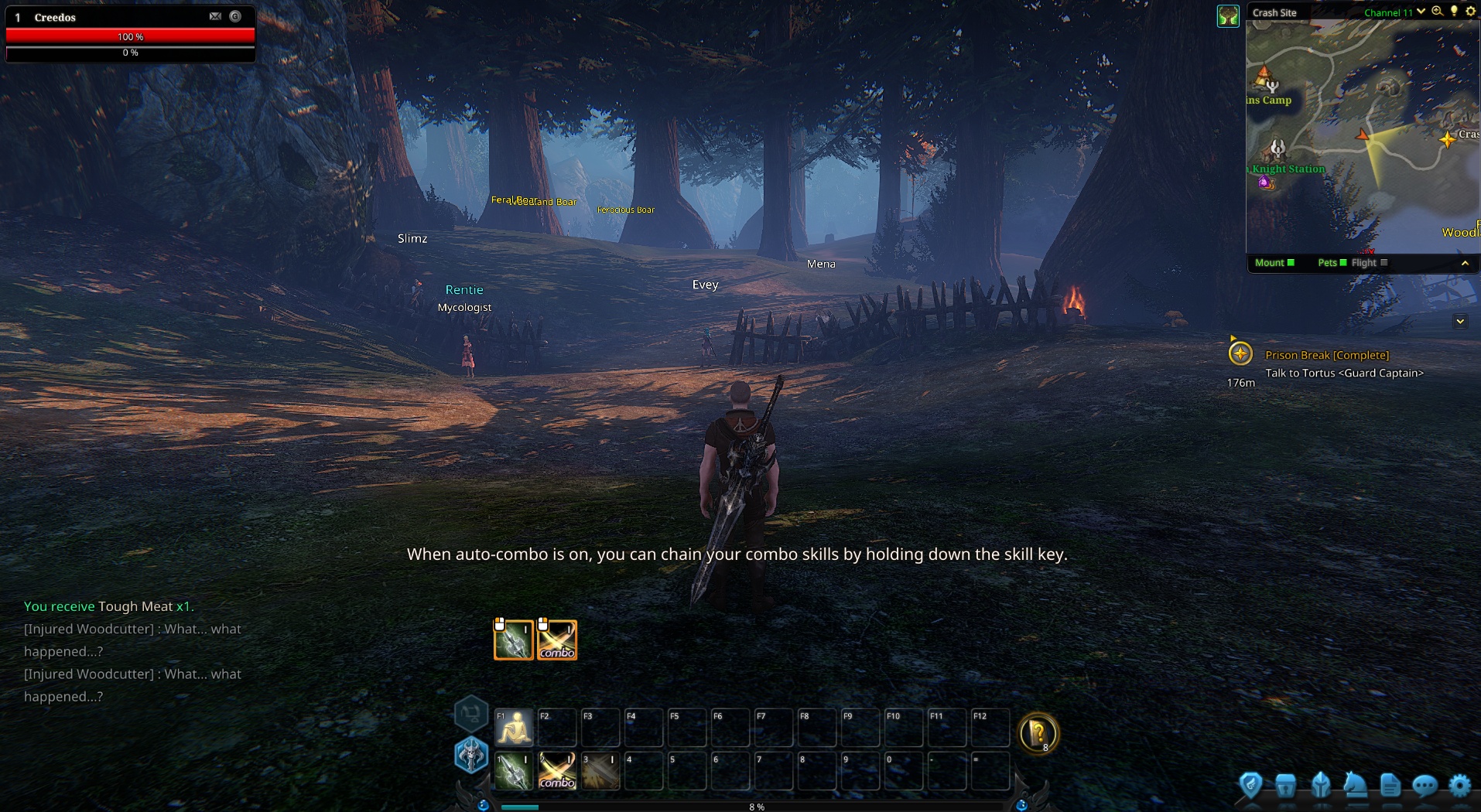
Task: Open the document page menu icon
Action: [1390, 786]
